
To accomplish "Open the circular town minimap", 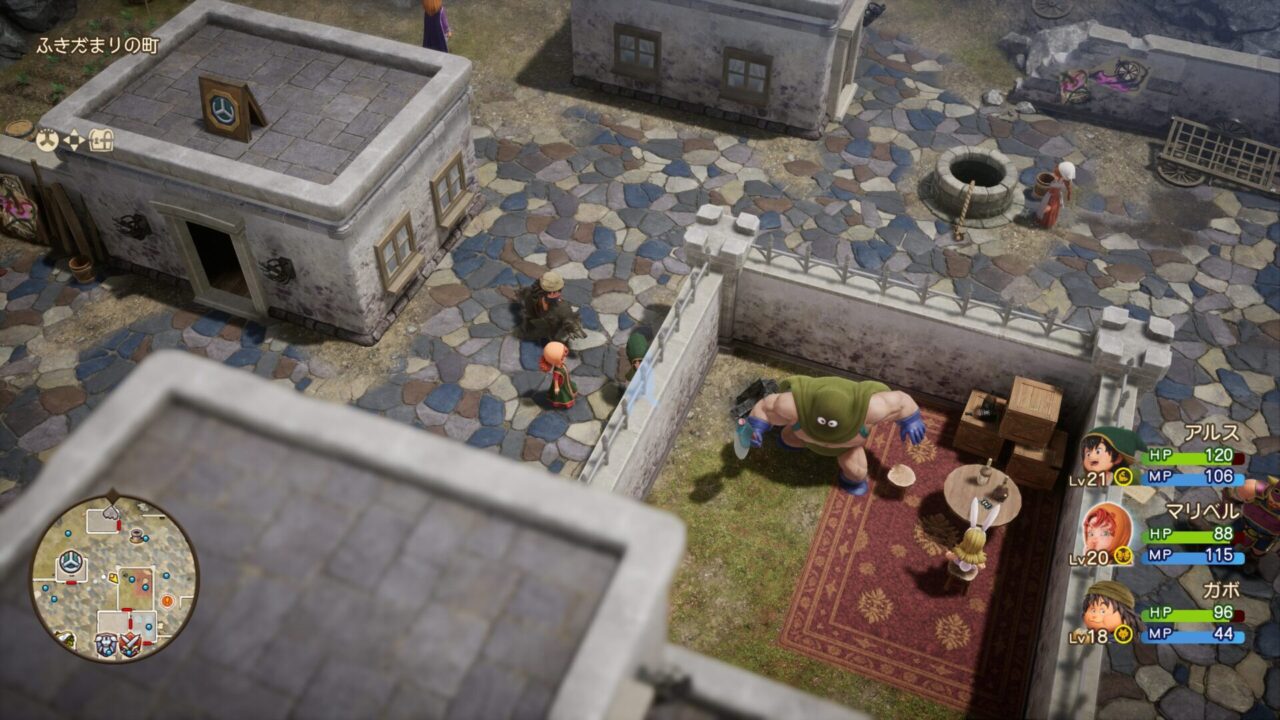I will click(114, 578).
